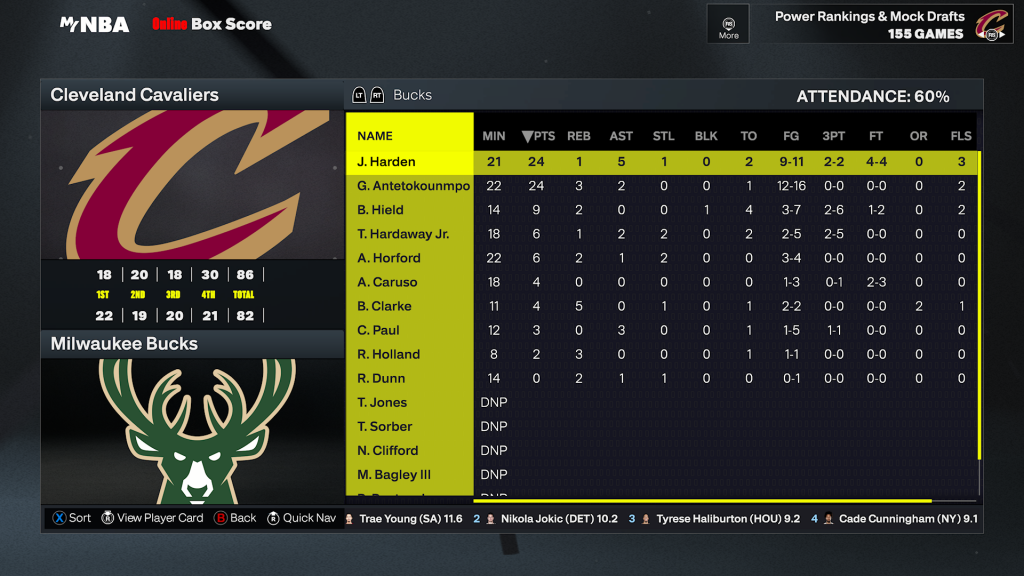Image resolution: width=1024 pixels, height=576 pixels.
Task: Choose B. Clarke's stat line
Action: (384, 306)
